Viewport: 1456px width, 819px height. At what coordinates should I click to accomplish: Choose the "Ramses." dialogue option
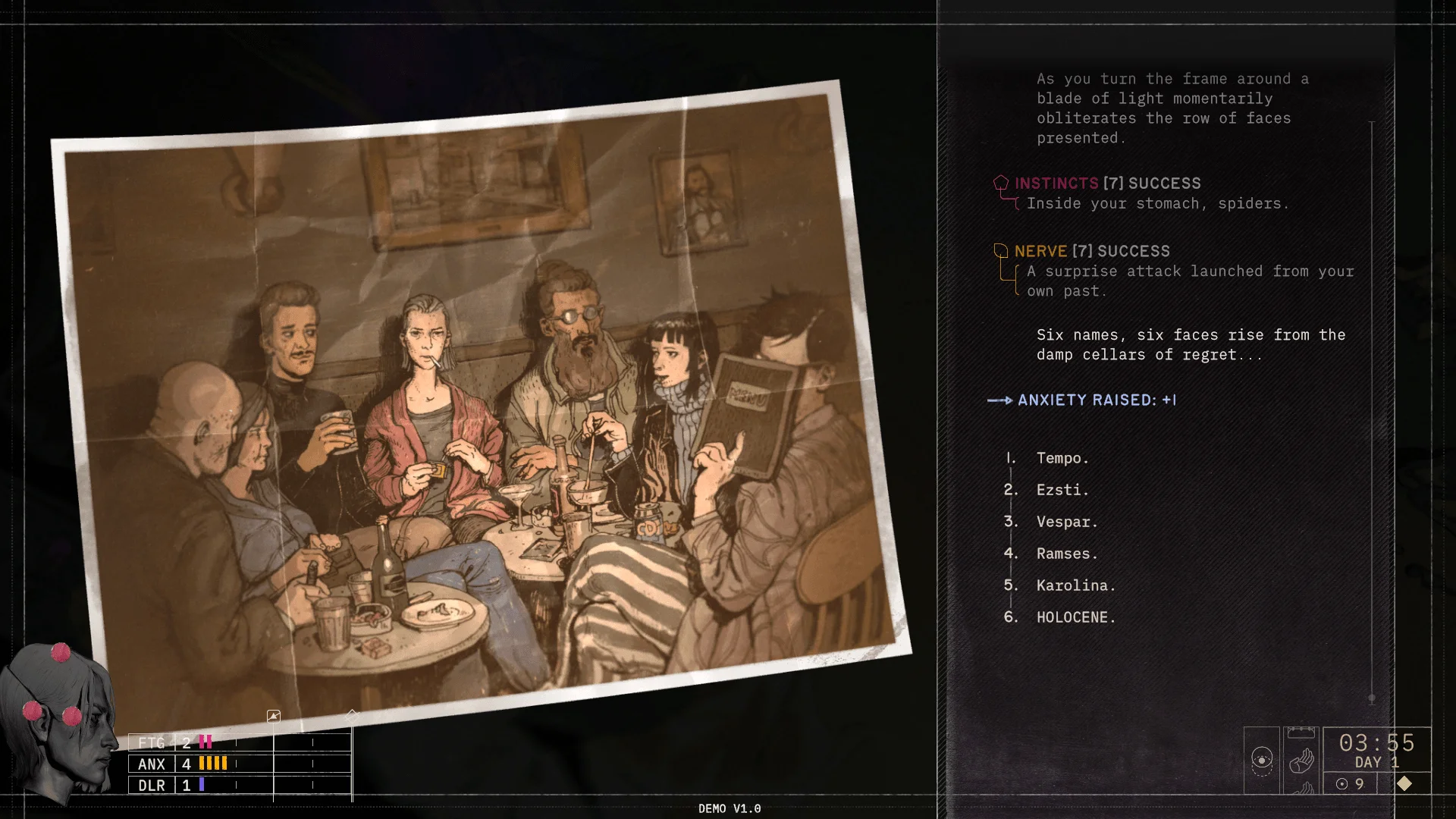[x=1066, y=554]
